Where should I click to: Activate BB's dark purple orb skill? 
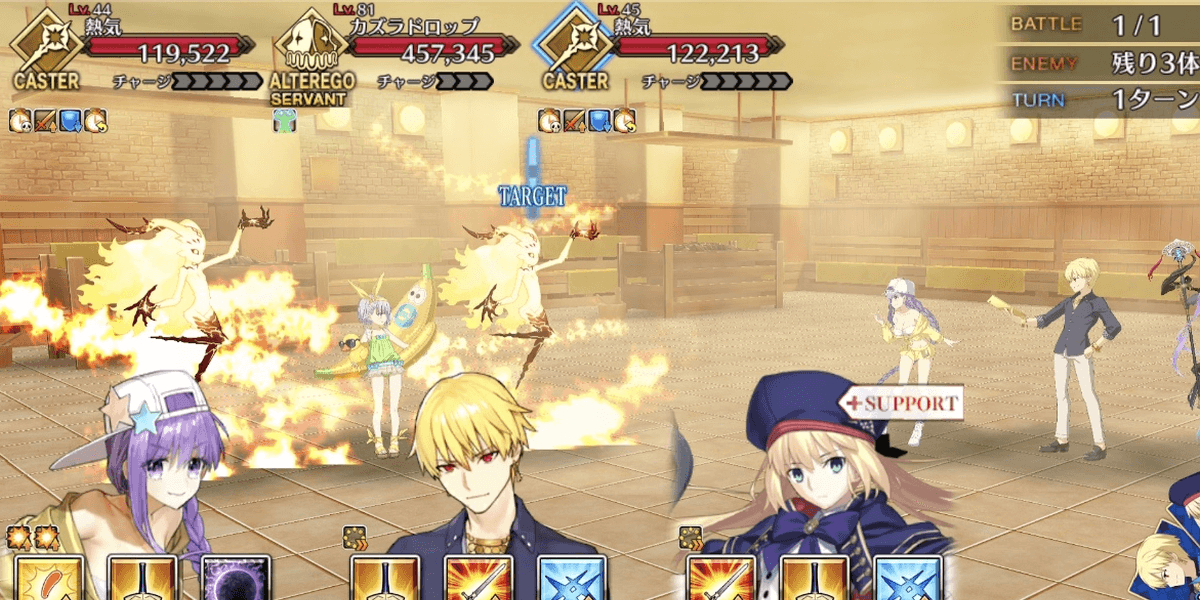pos(236,580)
